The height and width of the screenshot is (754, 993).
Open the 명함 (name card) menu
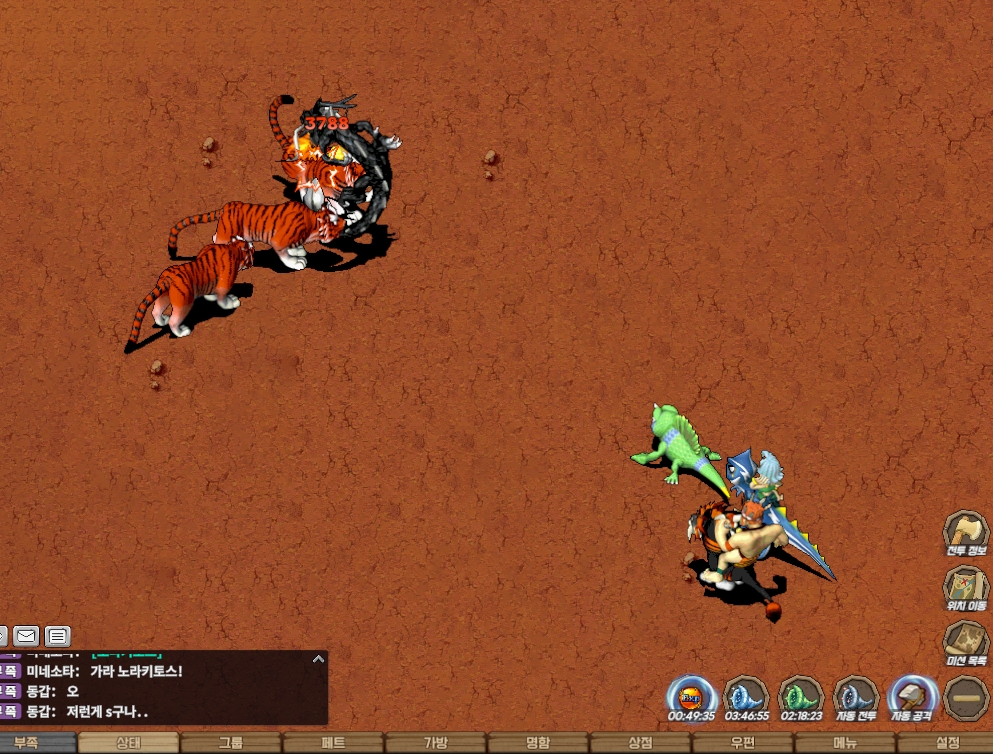[538, 743]
